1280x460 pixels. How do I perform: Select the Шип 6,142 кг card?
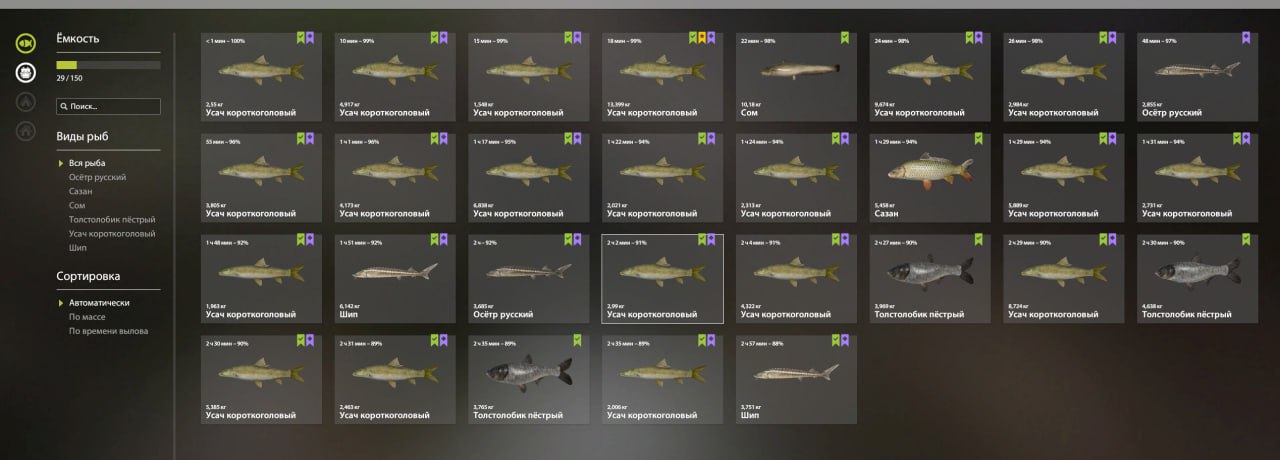point(395,279)
